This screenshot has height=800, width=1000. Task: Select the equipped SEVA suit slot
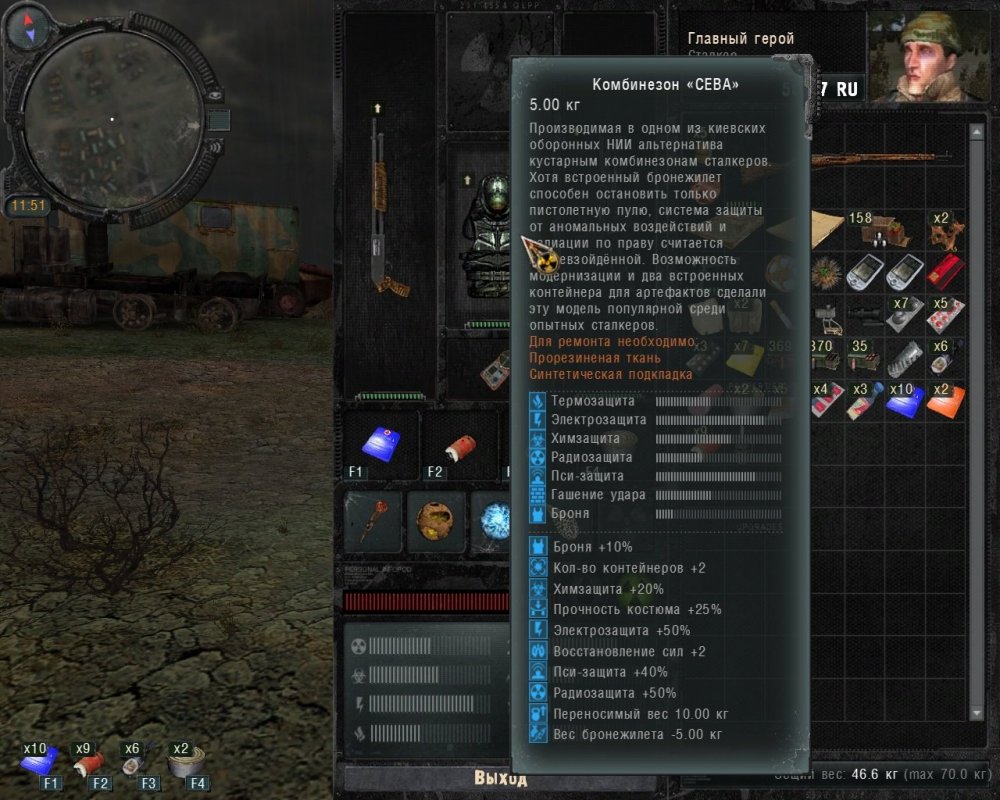[x=486, y=240]
